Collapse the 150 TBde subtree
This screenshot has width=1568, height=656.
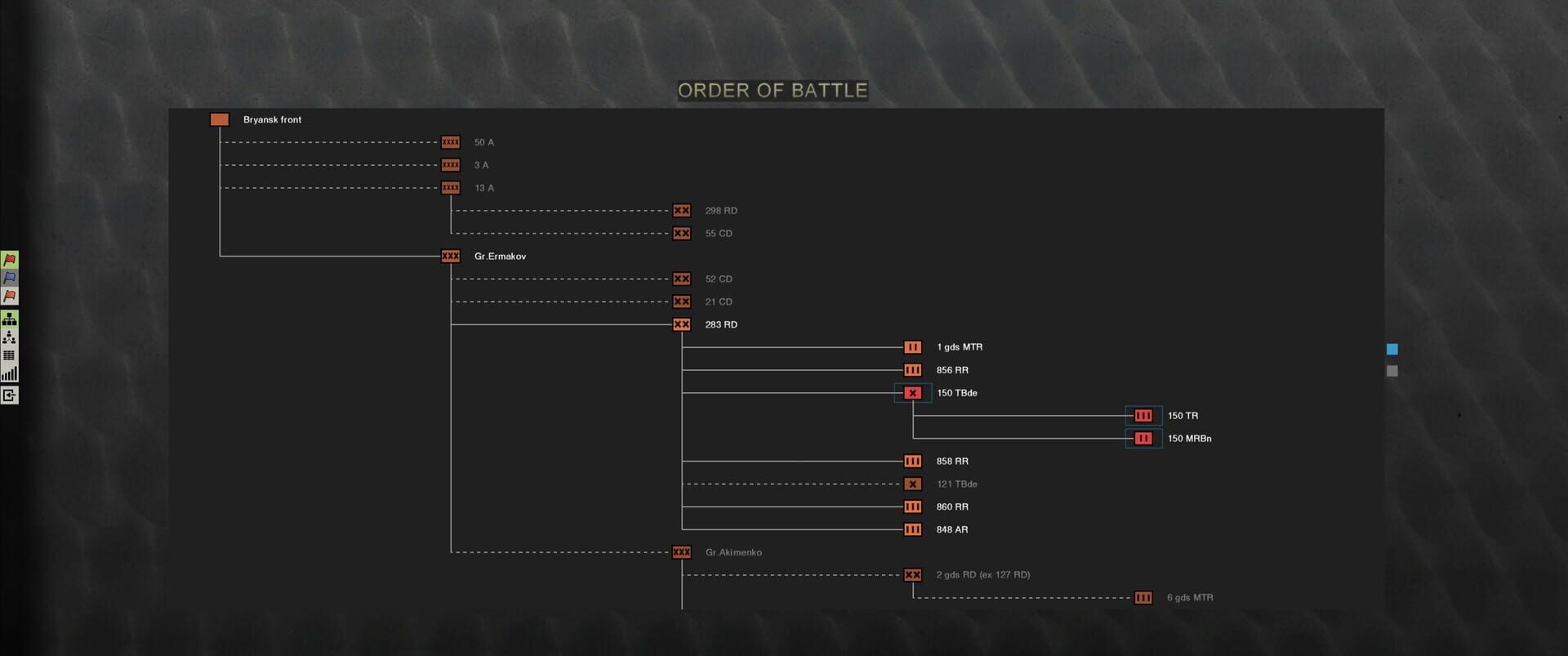tap(913, 393)
